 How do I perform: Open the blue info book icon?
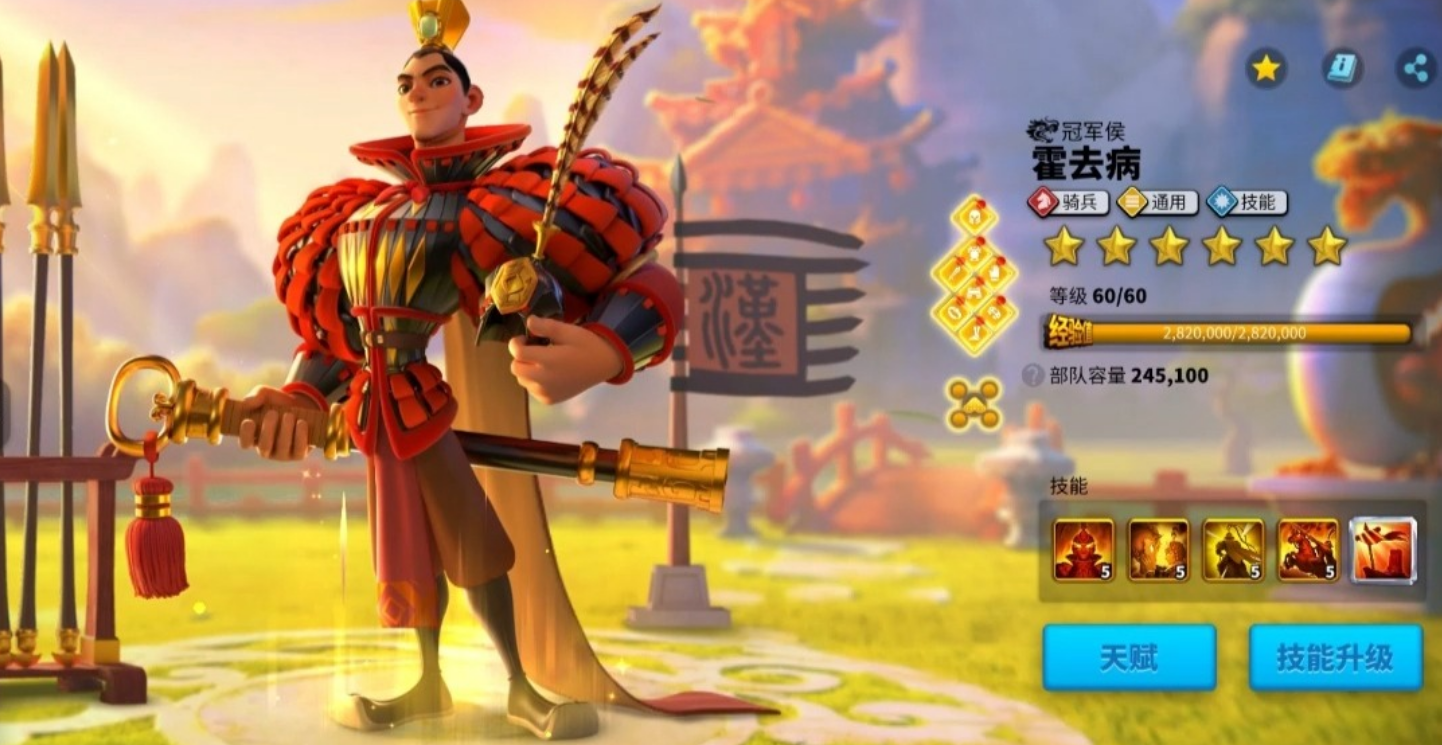pyautogui.click(x=1342, y=68)
